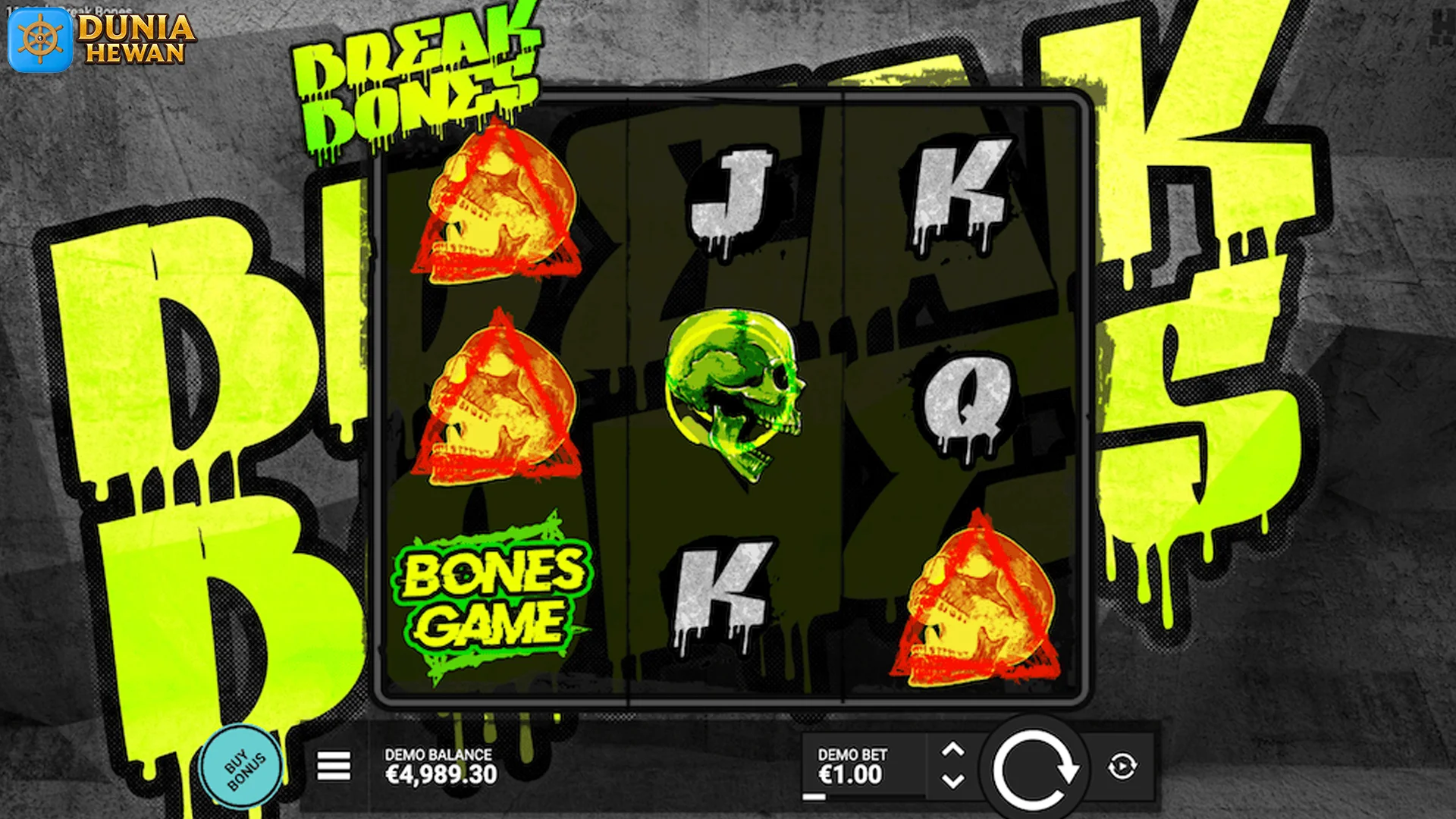Screen dimensions: 1456x819
Task: Select the green skull symbol on middle reel
Action: tap(732, 394)
